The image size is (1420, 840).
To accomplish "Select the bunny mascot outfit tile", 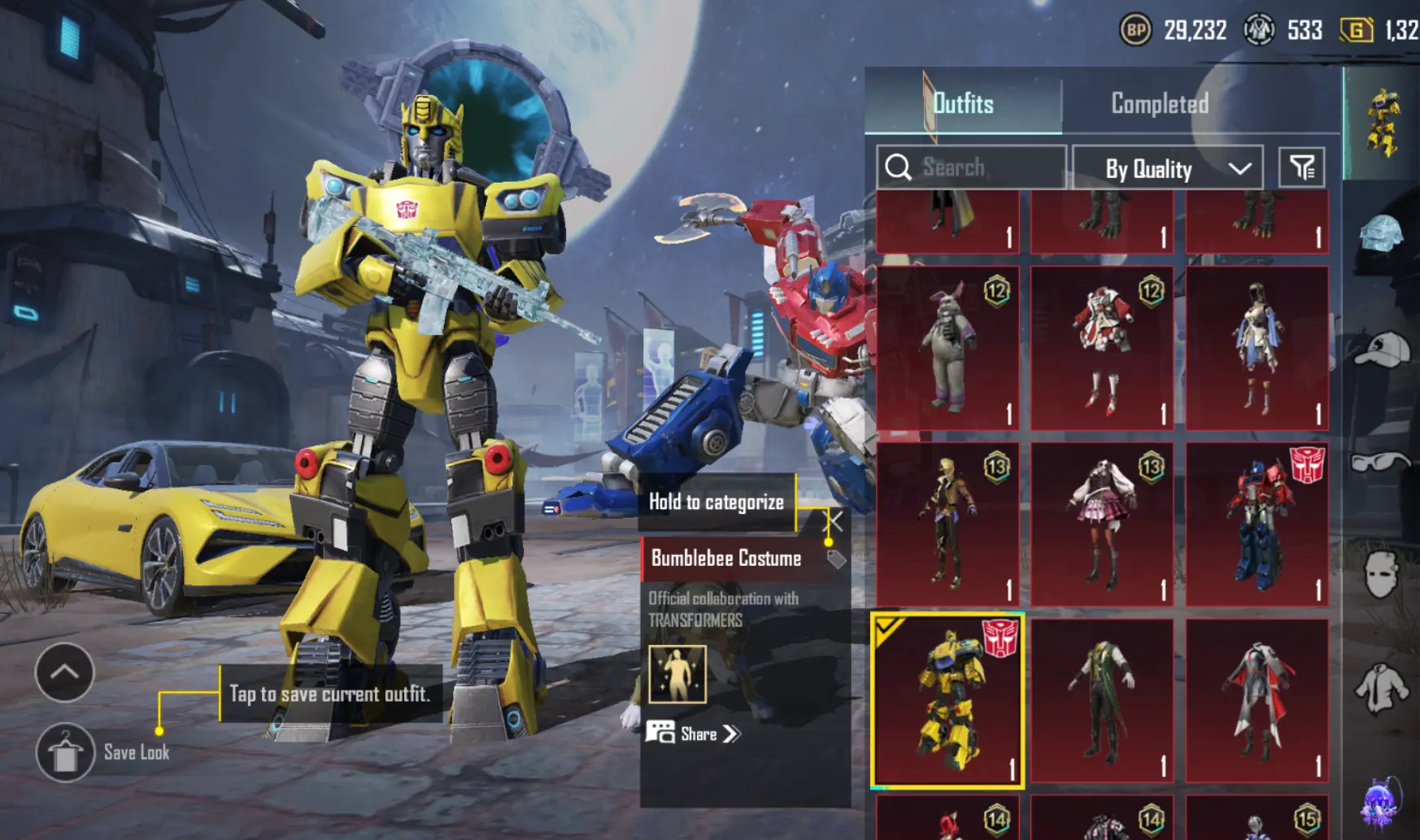I will point(947,348).
